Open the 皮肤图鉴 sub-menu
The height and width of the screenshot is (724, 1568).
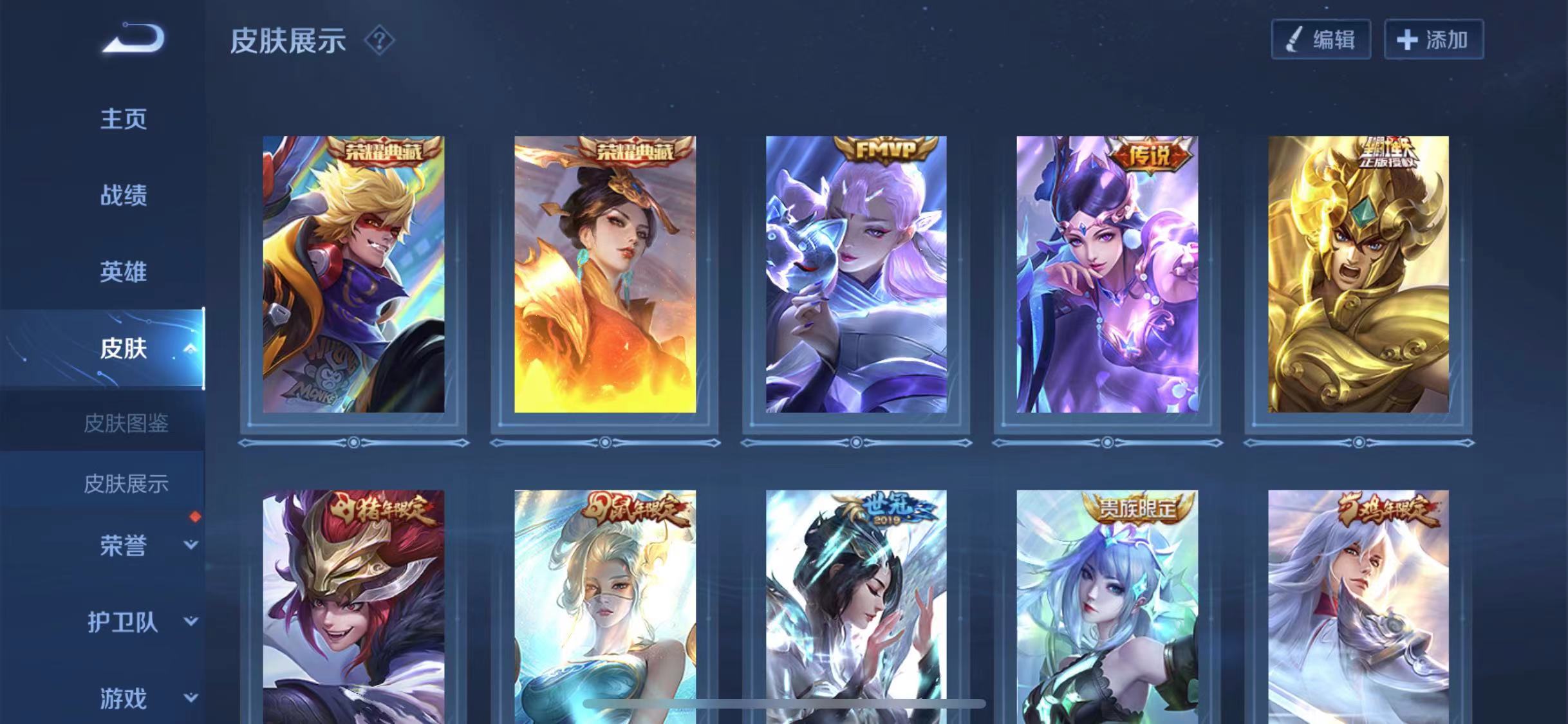(126, 423)
